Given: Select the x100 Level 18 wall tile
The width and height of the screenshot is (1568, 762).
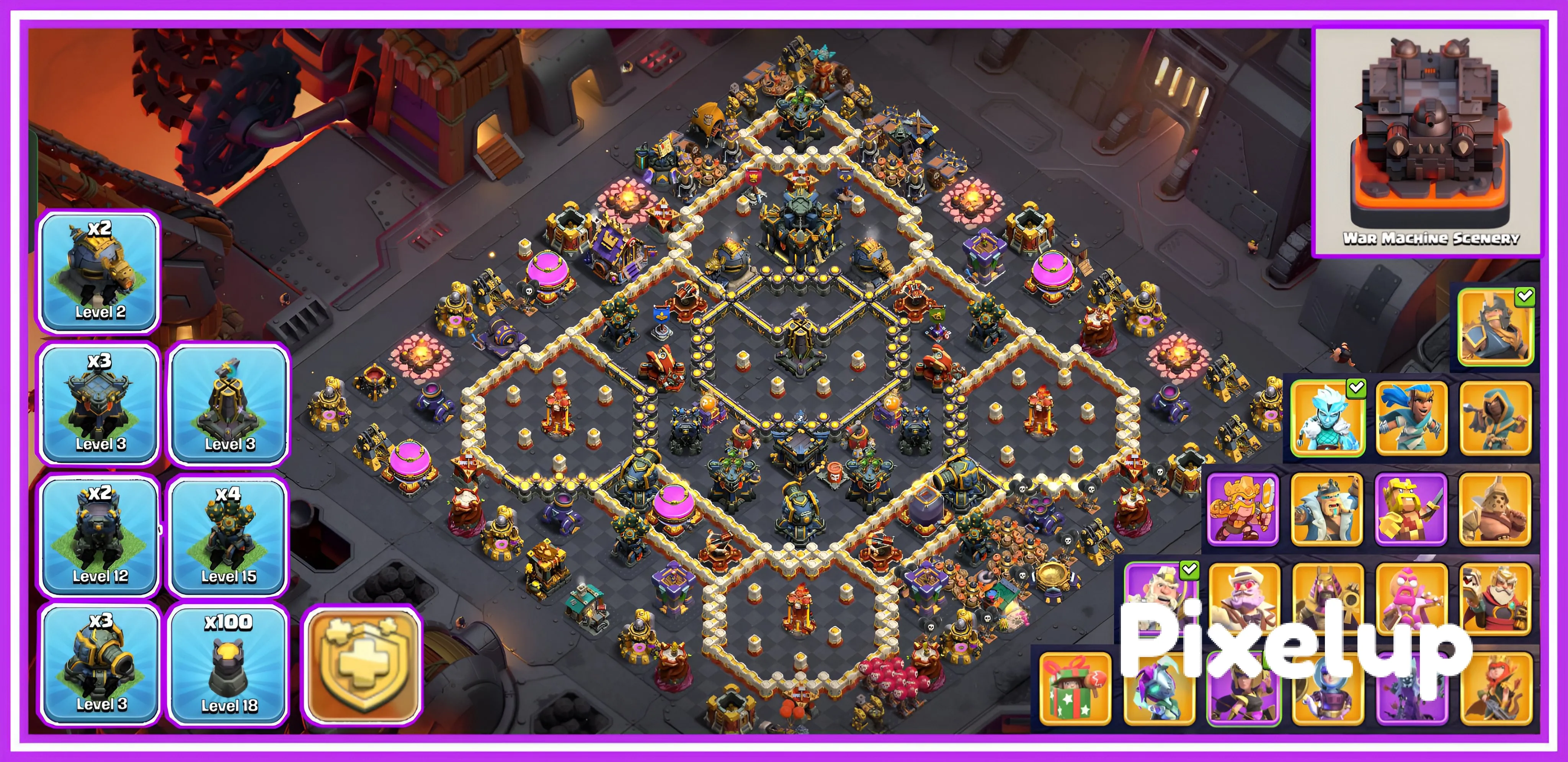Looking at the screenshot, I should pyautogui.click(x=228, y=665).
